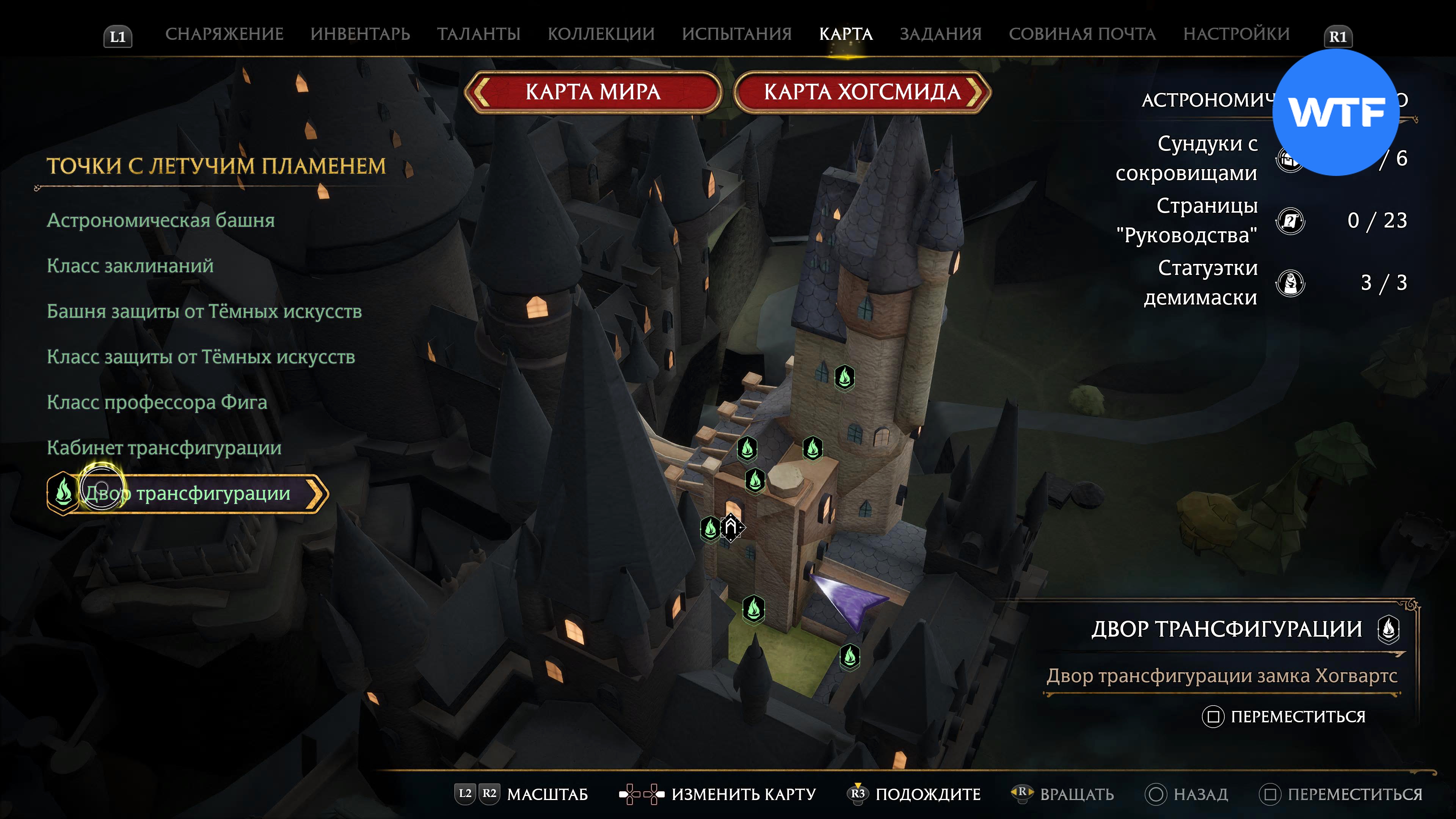Viewport: 1456px width, 819px height.
Task: Open Карта мира world map
Action: tap(593, 92)
